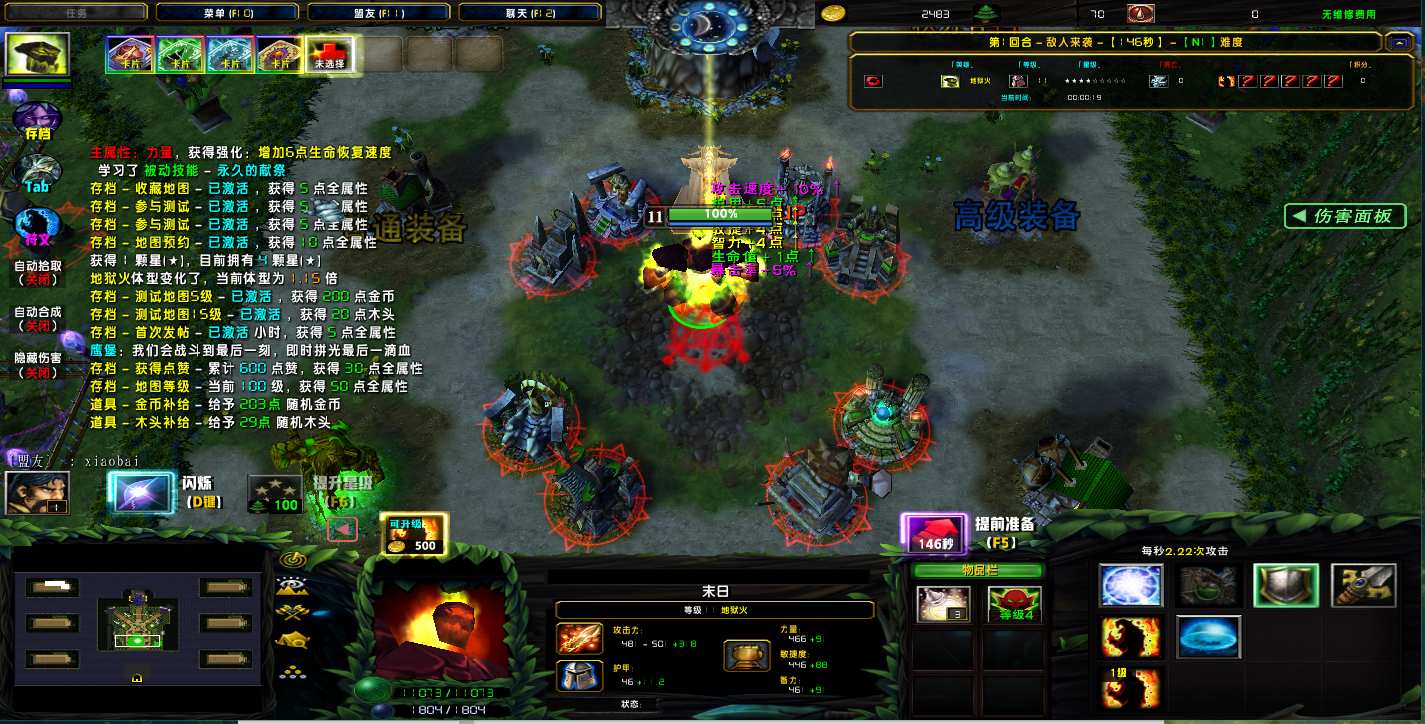
Task: Collapse the round info panel at top-right
Action: pos(1397,42)
